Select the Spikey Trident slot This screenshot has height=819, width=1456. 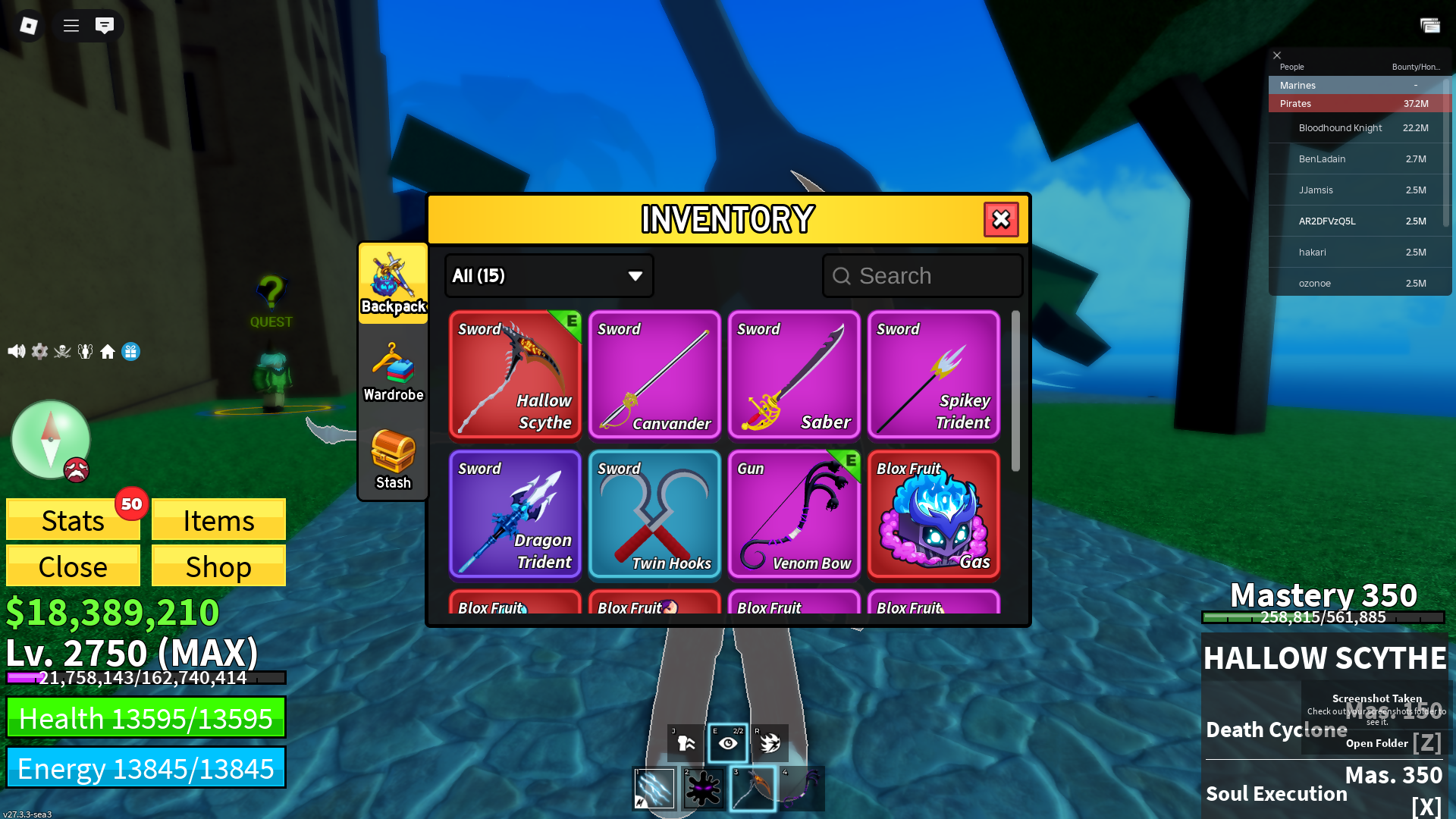934,375
